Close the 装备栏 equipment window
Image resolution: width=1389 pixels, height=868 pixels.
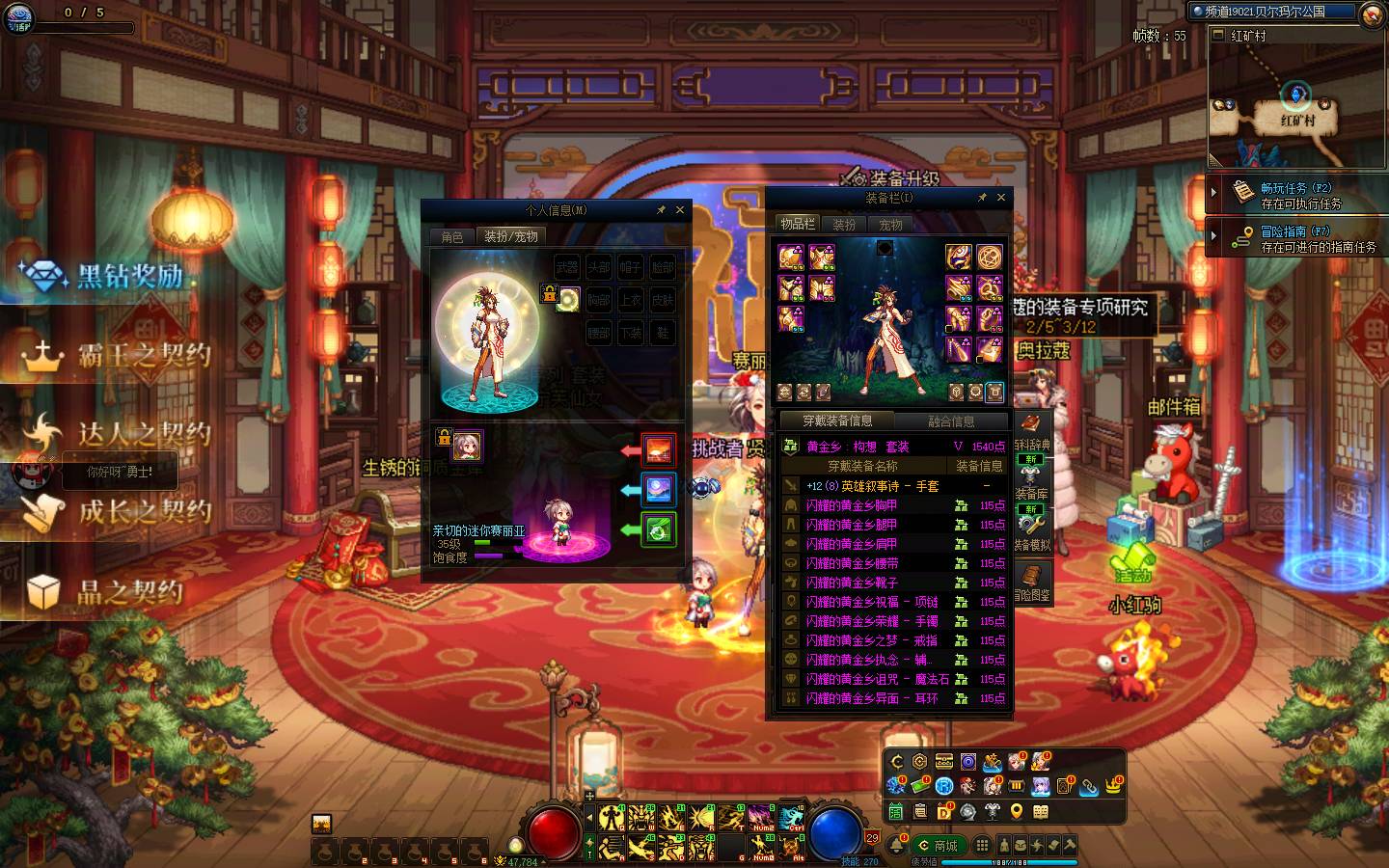point(1001,198)
